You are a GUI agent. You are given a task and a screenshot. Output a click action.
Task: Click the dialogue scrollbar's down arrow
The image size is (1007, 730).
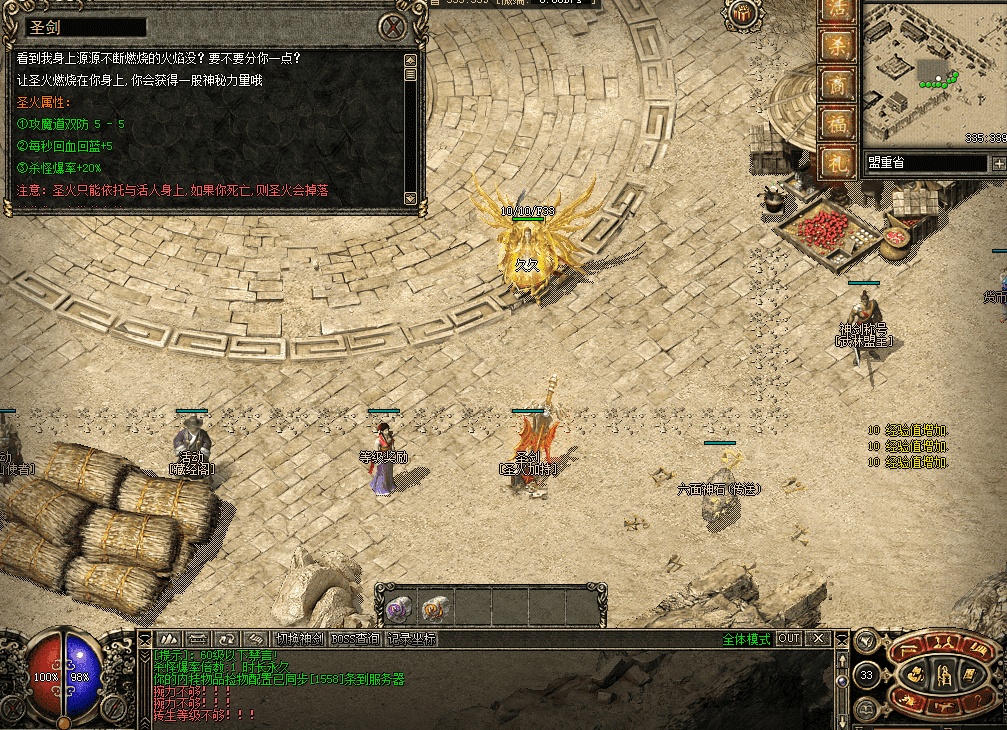[x=410, y=198]
